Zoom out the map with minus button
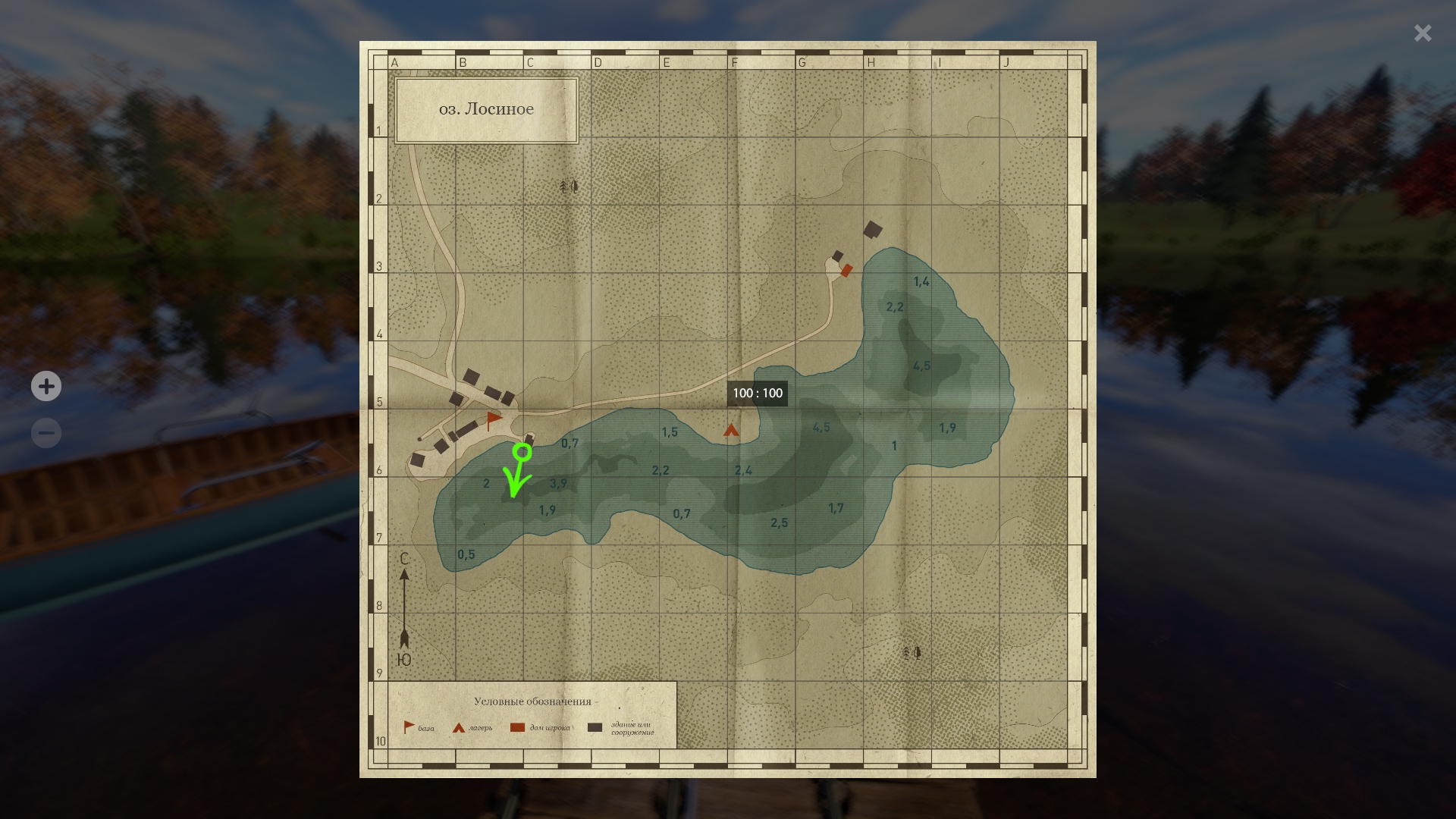The height and width of the screenshot is (819, 1456). click(46, 434)
